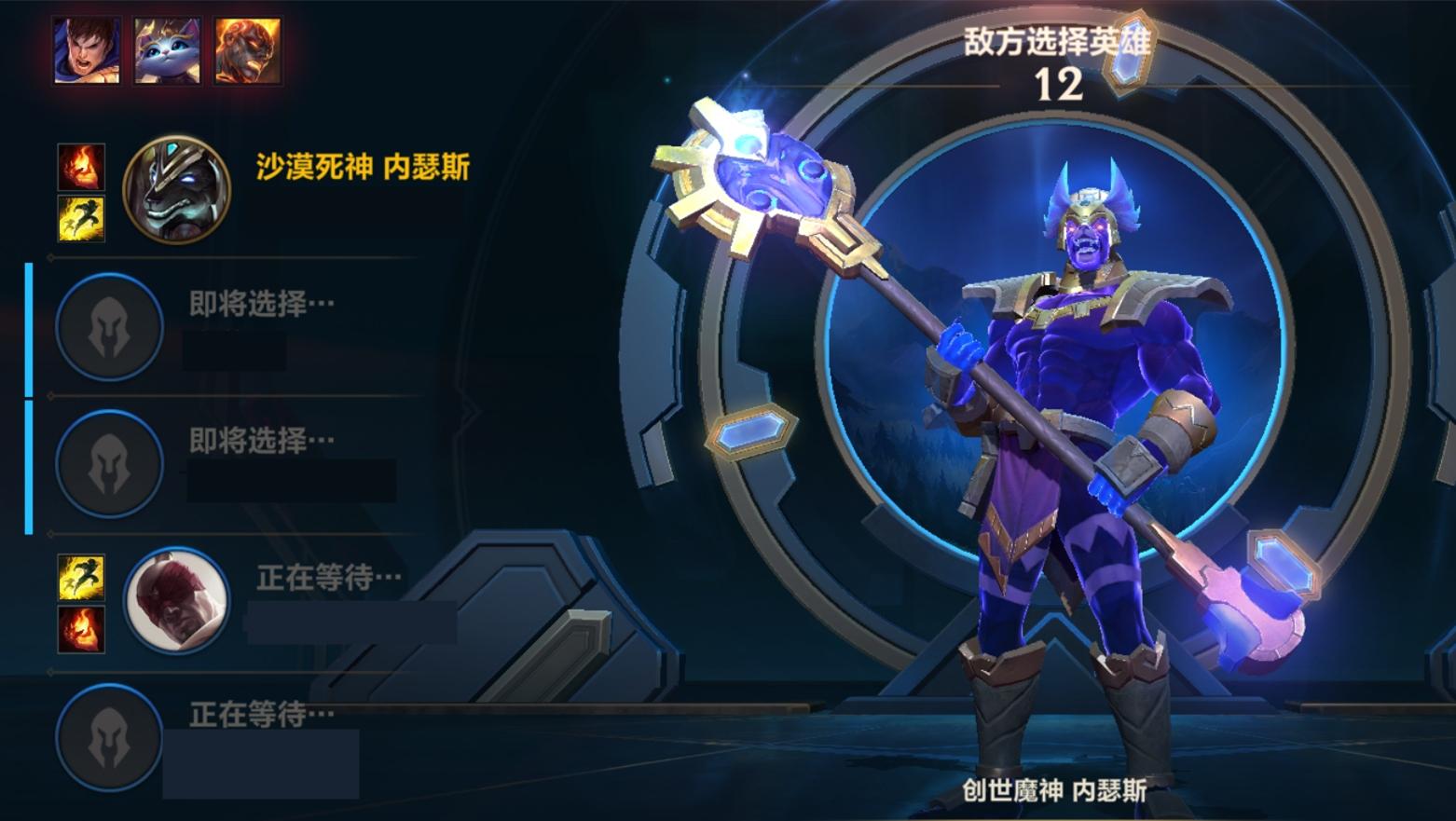Click the Nasus round champion portrait
The height and width of the screenshot is (821, 1456).
tap(176, 189)
